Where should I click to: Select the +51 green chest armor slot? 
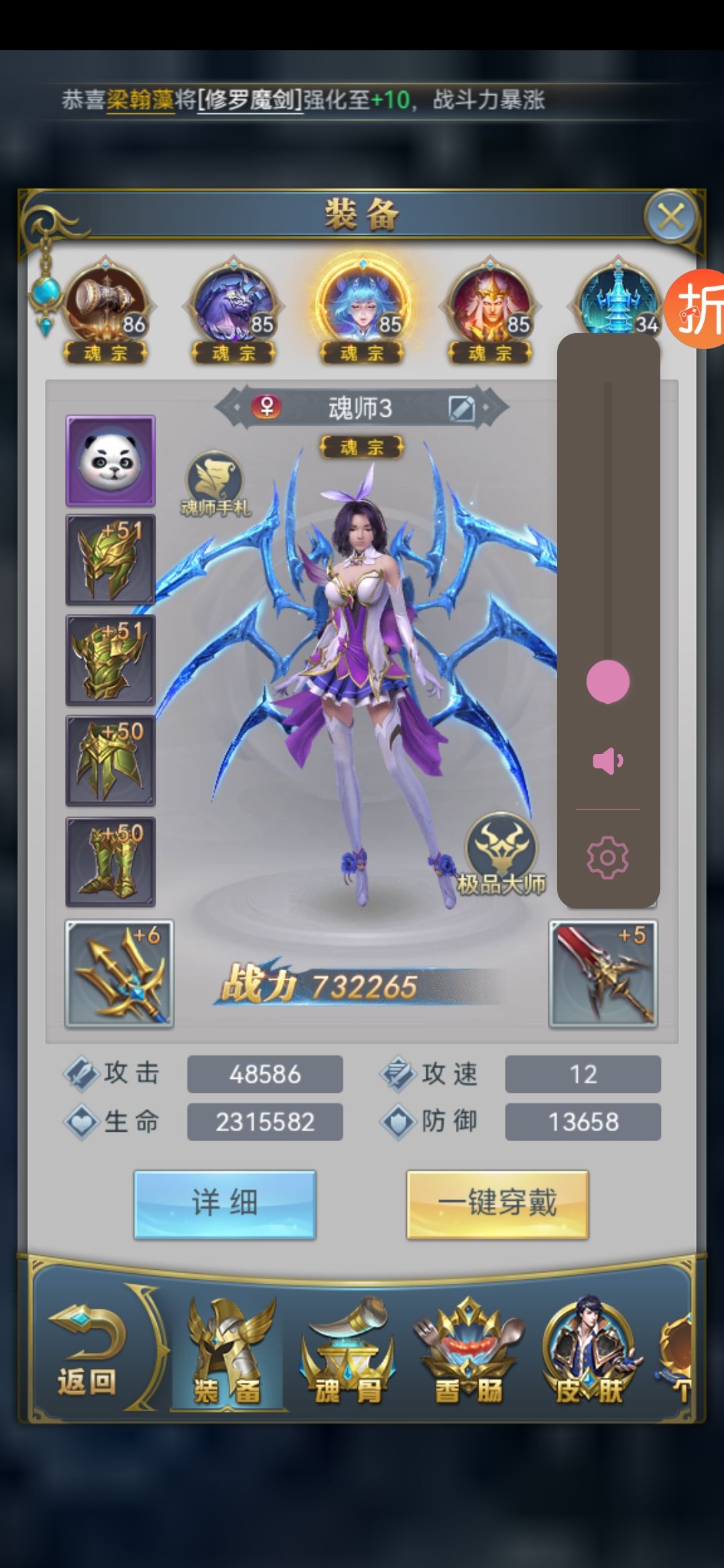coord(111,661)
